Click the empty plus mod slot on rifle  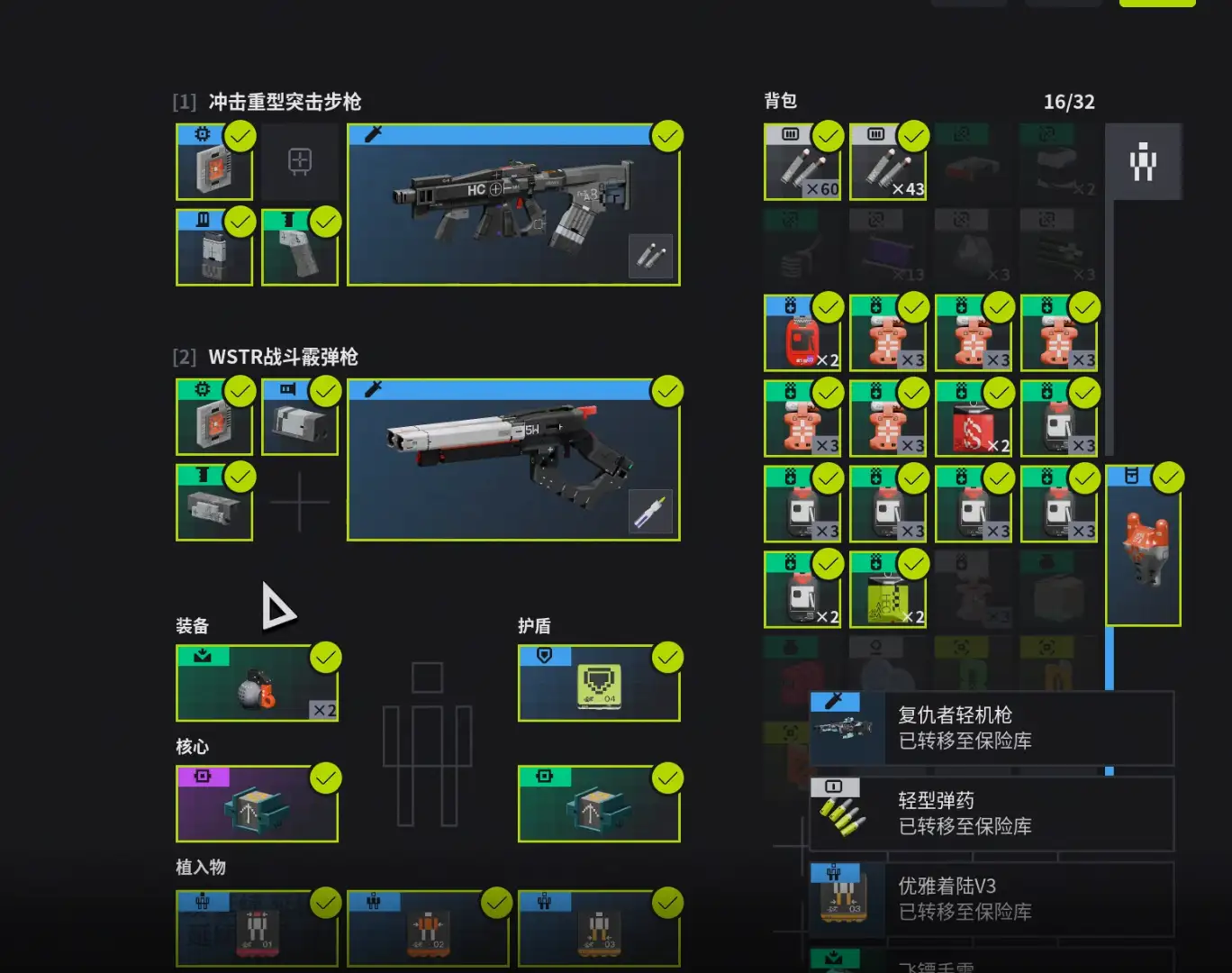point(300,162)
